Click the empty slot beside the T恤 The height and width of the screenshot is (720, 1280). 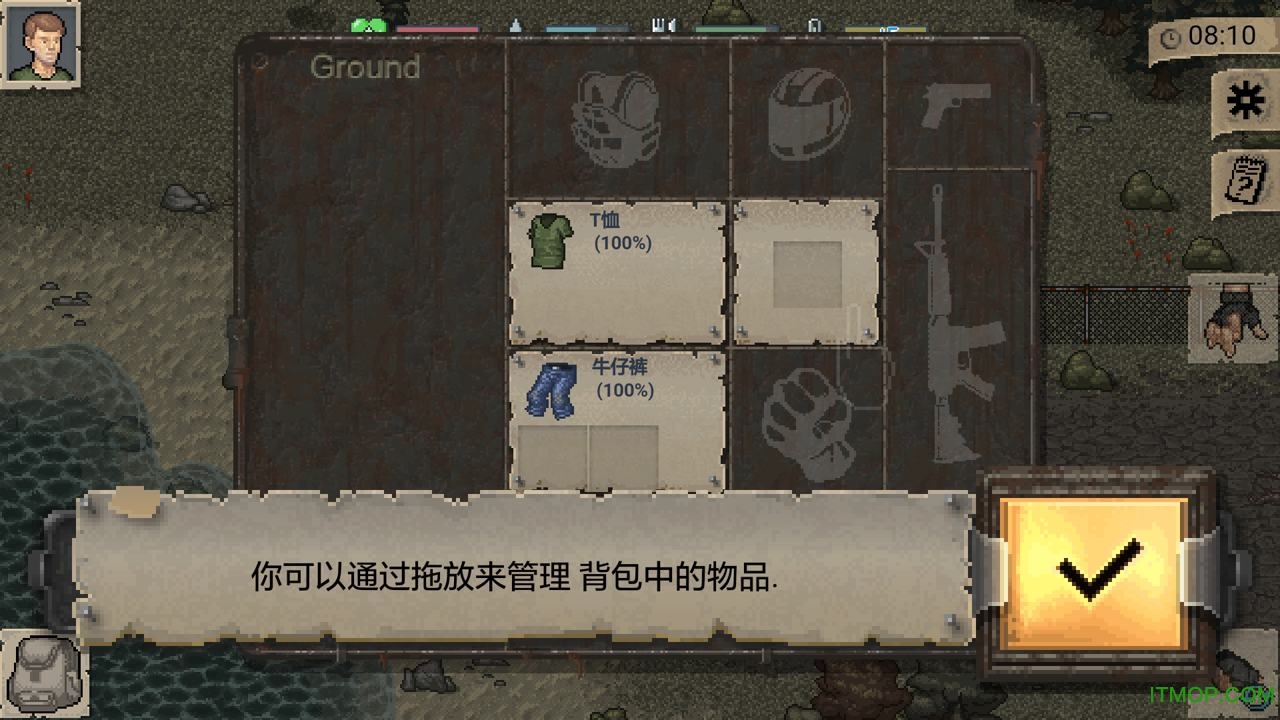807,270
